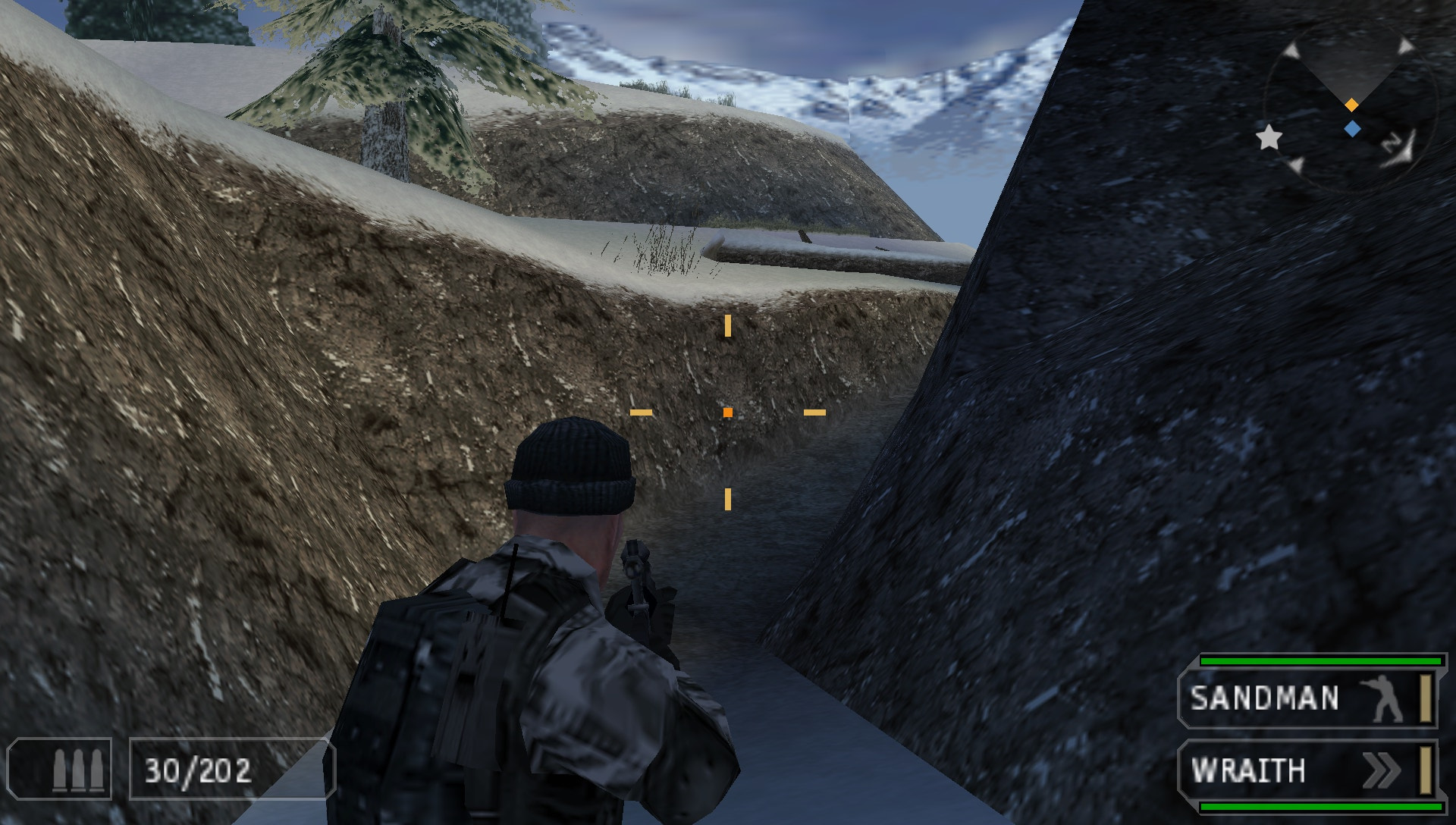This screenshot has height=825, width=1456.
Task: Toggle the gold ammo bar beside WRAITH
Action: tap(1426, 770)
